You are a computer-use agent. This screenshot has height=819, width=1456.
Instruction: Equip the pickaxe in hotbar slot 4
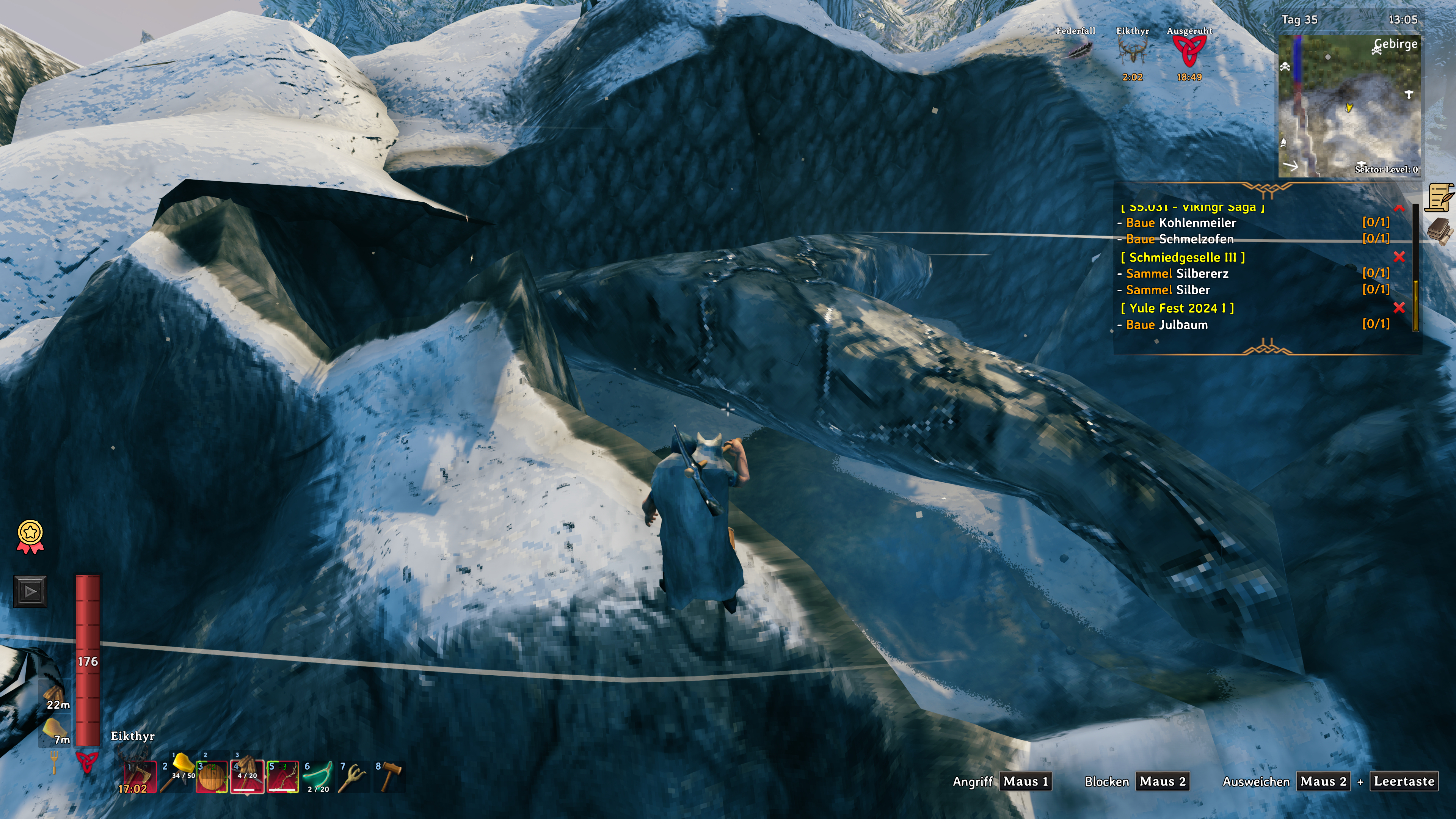(247, 777)
